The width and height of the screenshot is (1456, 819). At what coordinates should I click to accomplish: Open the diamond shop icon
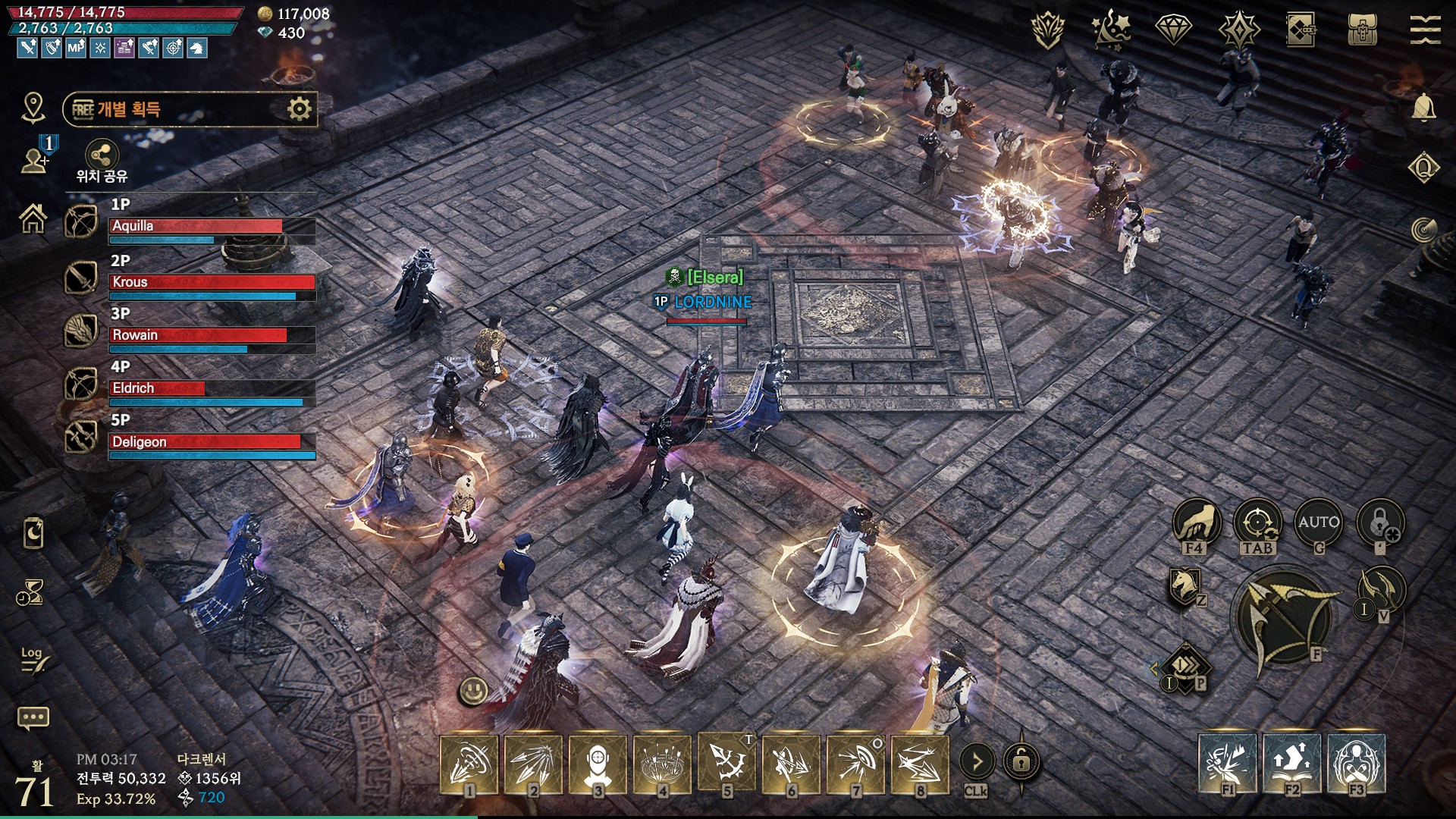click(1173, 30)
